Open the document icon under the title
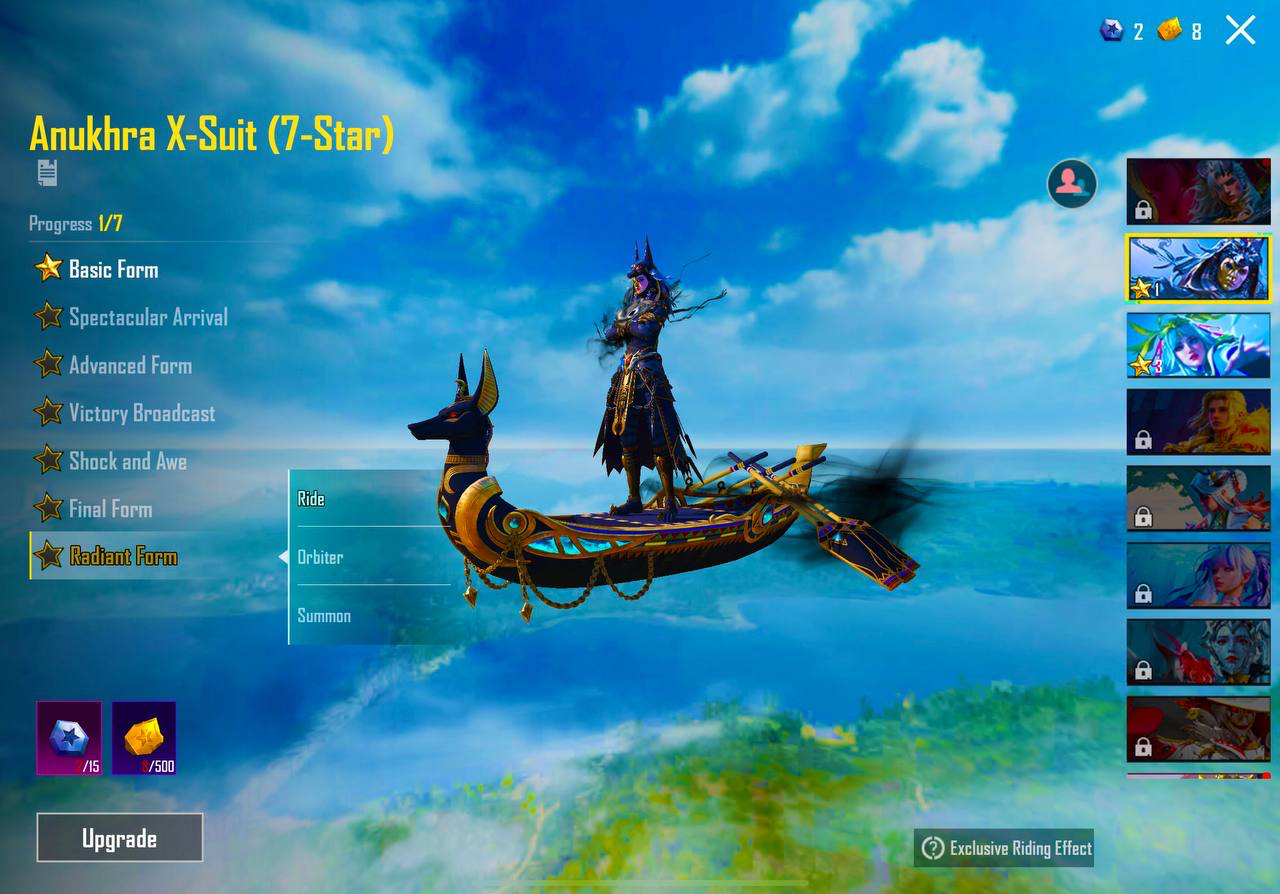This screenshot has width=1280, height=894. point(47,173)
